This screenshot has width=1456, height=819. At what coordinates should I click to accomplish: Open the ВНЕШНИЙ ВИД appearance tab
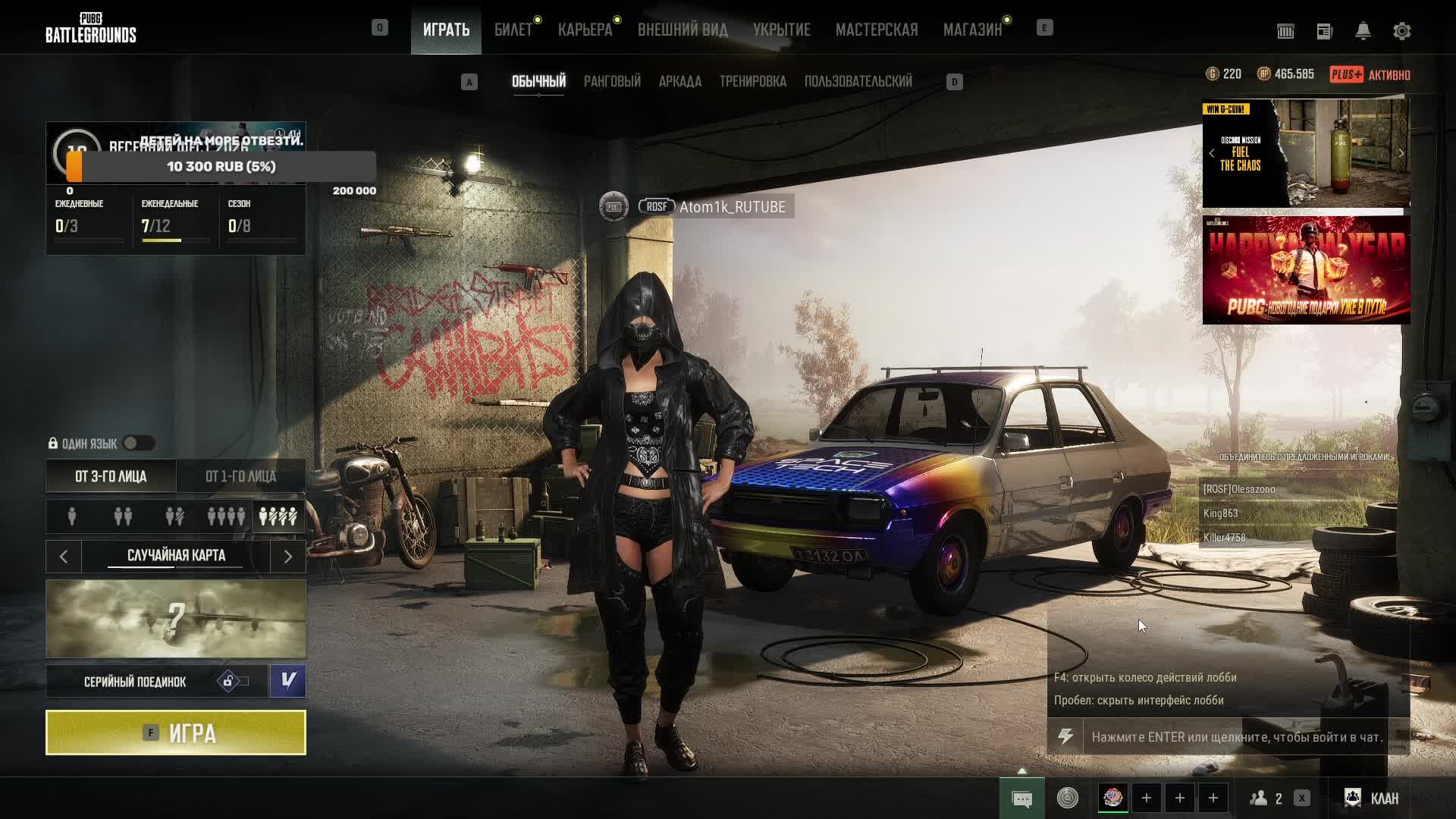pyautogui.click(x=682, y=30)
